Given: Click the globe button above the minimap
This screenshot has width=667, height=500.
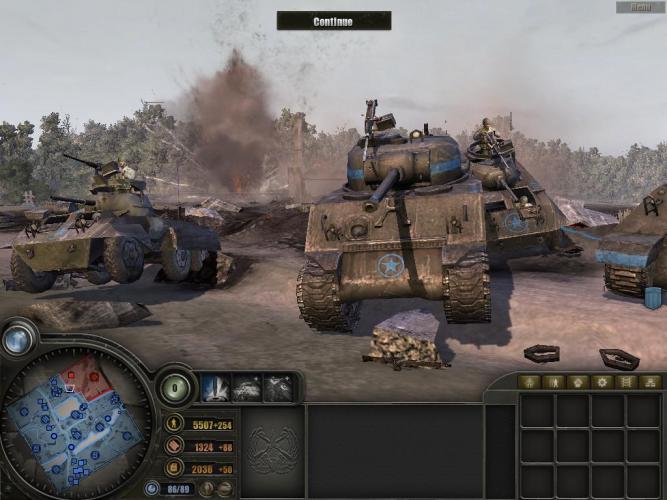Looking at the screenshot, I should coord(16,339).
